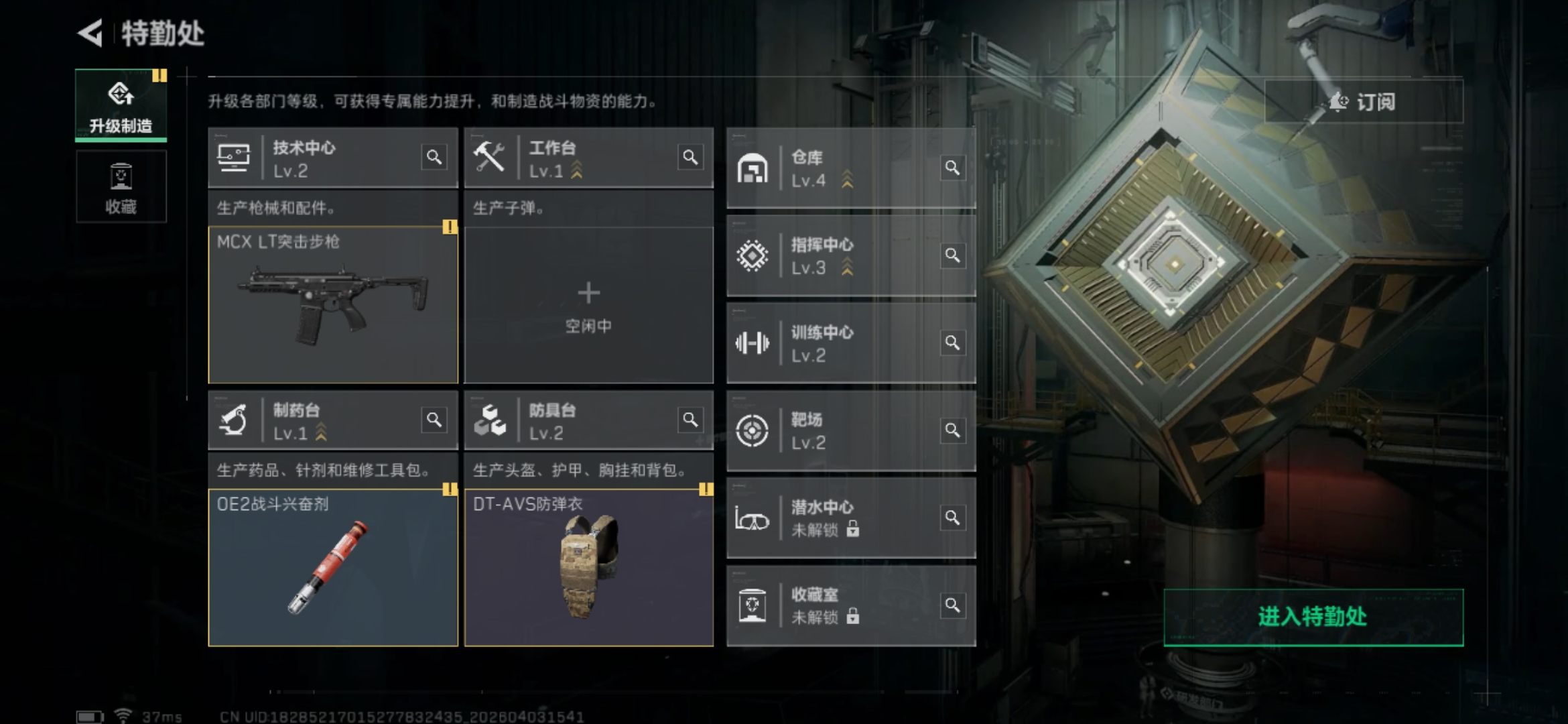Enter the base via 进入特勤处
The width and height of the screenshot is (1568, 724).
click(x=1313, y=617)
